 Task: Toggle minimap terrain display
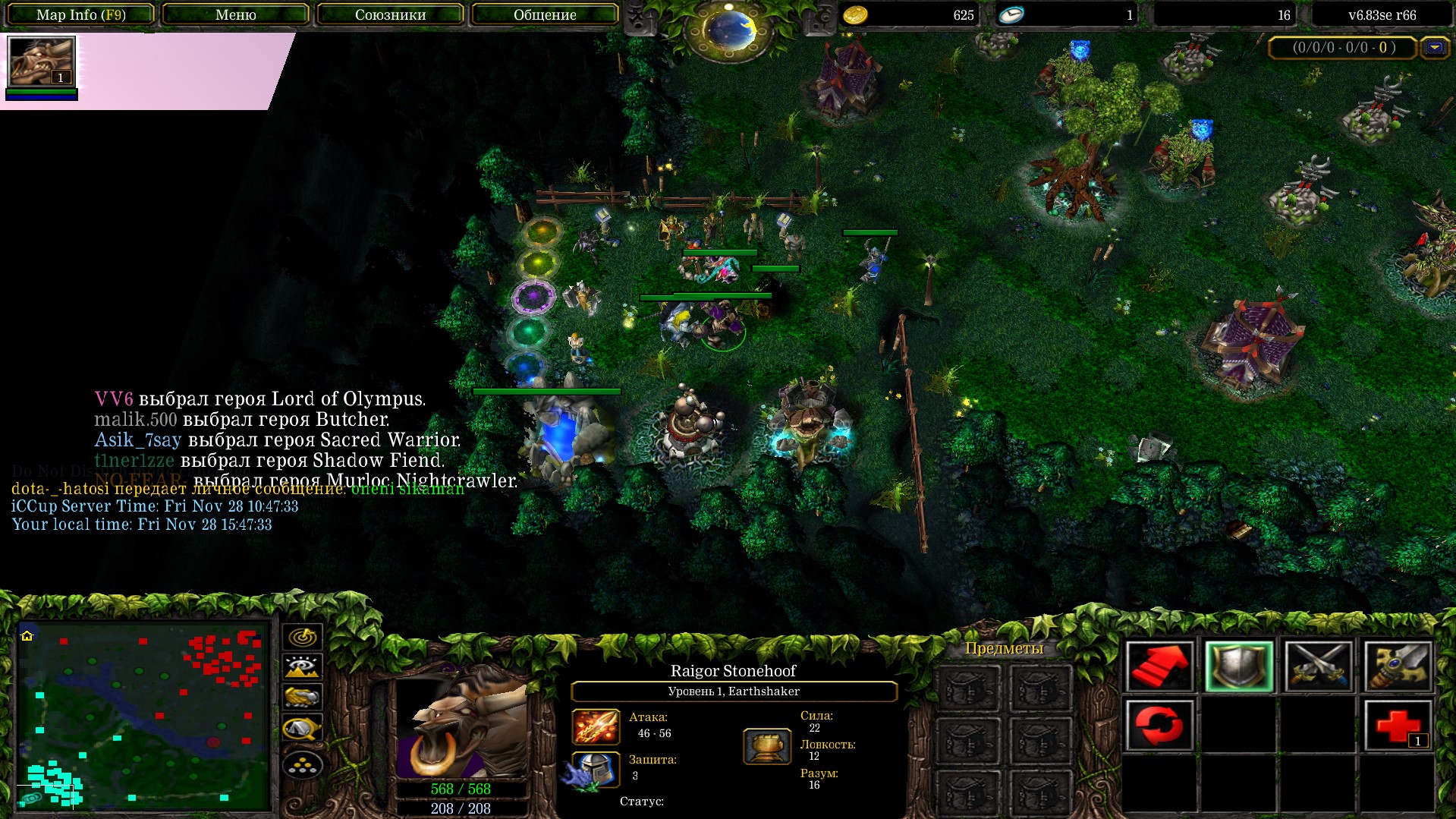coord(302,667)
